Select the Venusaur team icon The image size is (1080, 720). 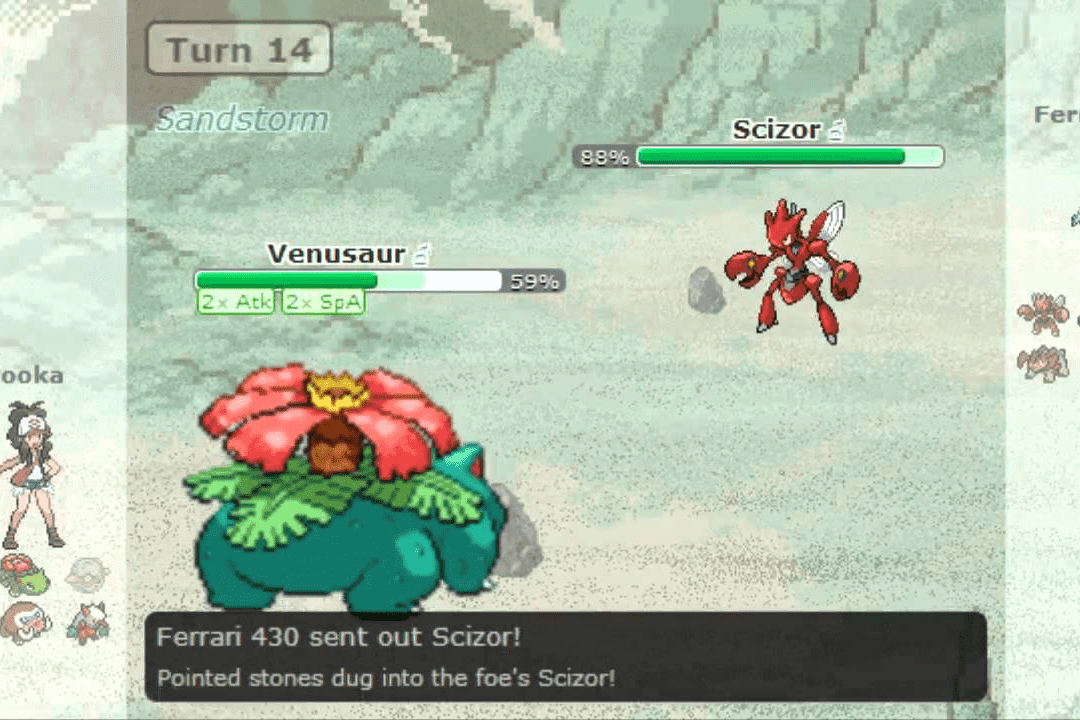pos(22,575)
